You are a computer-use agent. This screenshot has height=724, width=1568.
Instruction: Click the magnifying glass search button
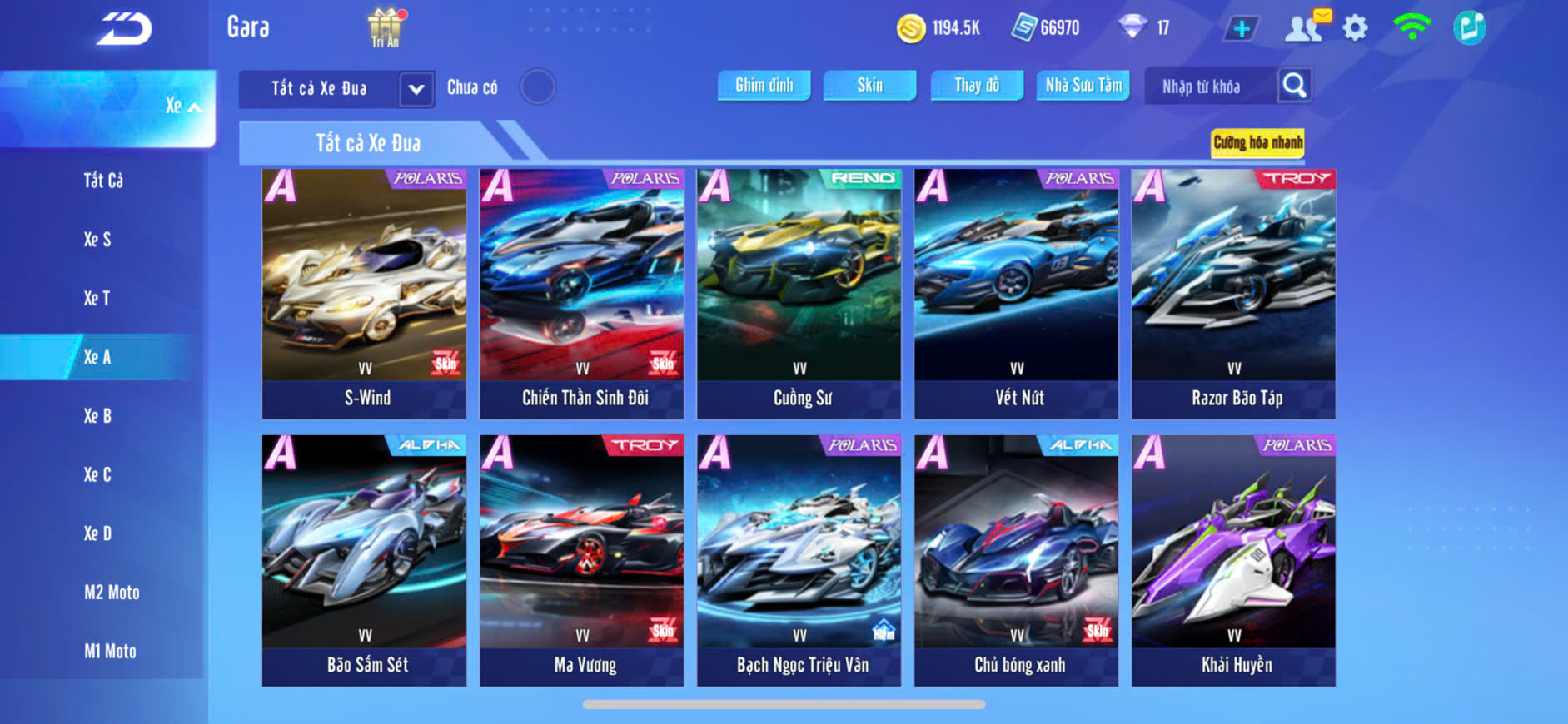pos(1294,85)
